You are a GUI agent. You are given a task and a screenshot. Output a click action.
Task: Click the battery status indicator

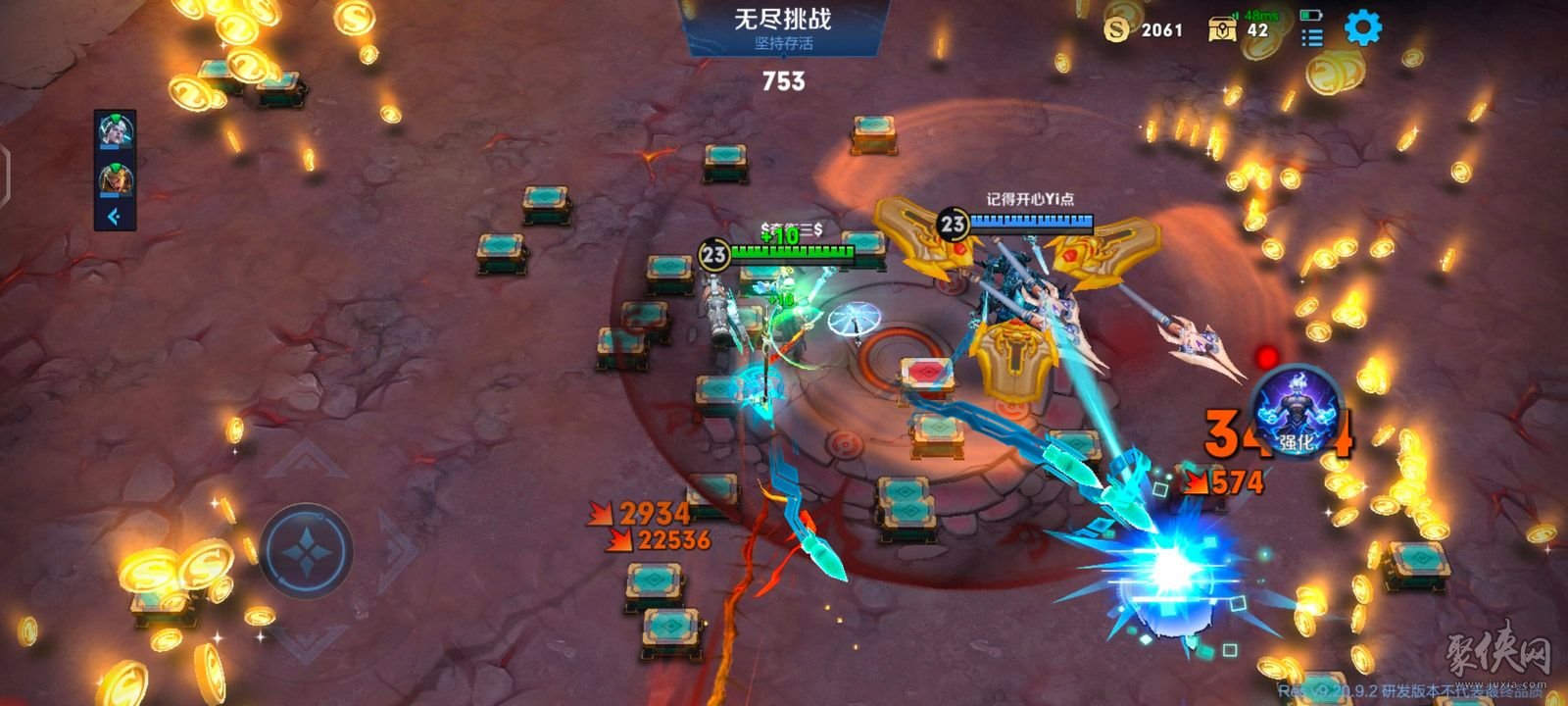1310,16
